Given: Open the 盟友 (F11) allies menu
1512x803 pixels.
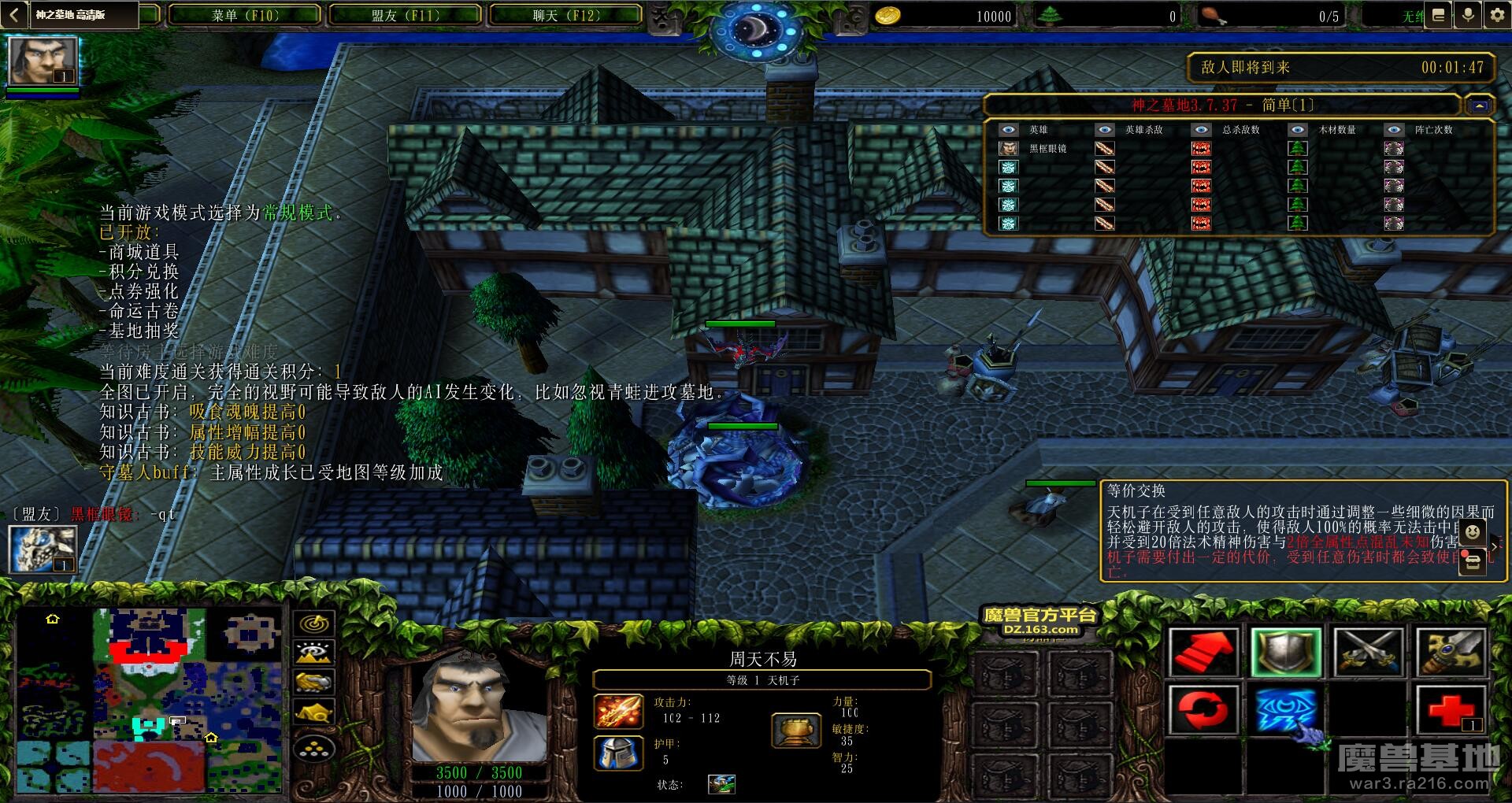Looking at the screenshot, I should tap(406, 15).
